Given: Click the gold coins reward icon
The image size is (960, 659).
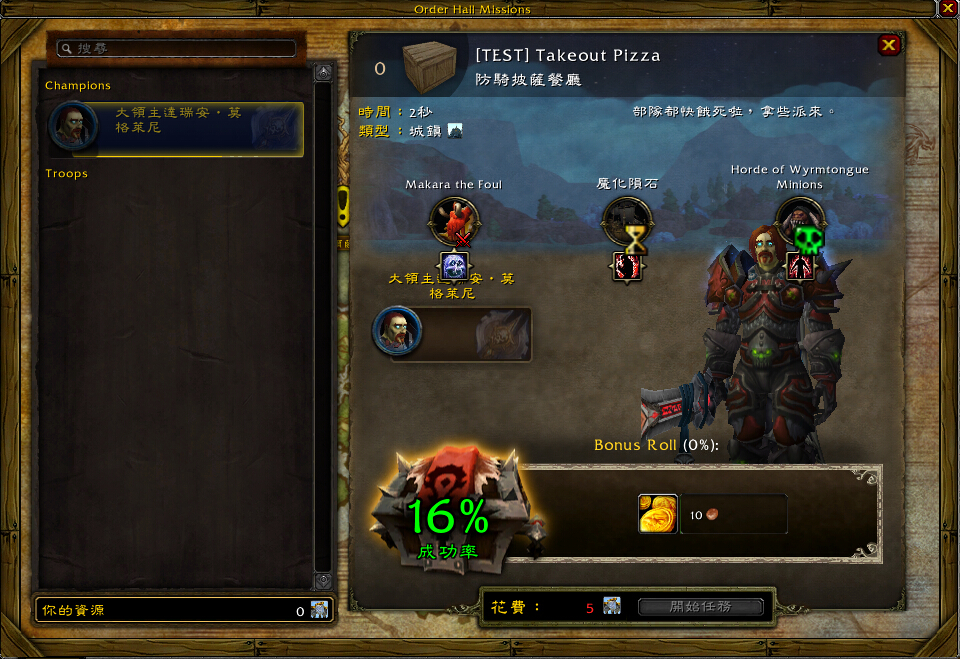Looking at the screenshot, I should (x=658, y=514).
